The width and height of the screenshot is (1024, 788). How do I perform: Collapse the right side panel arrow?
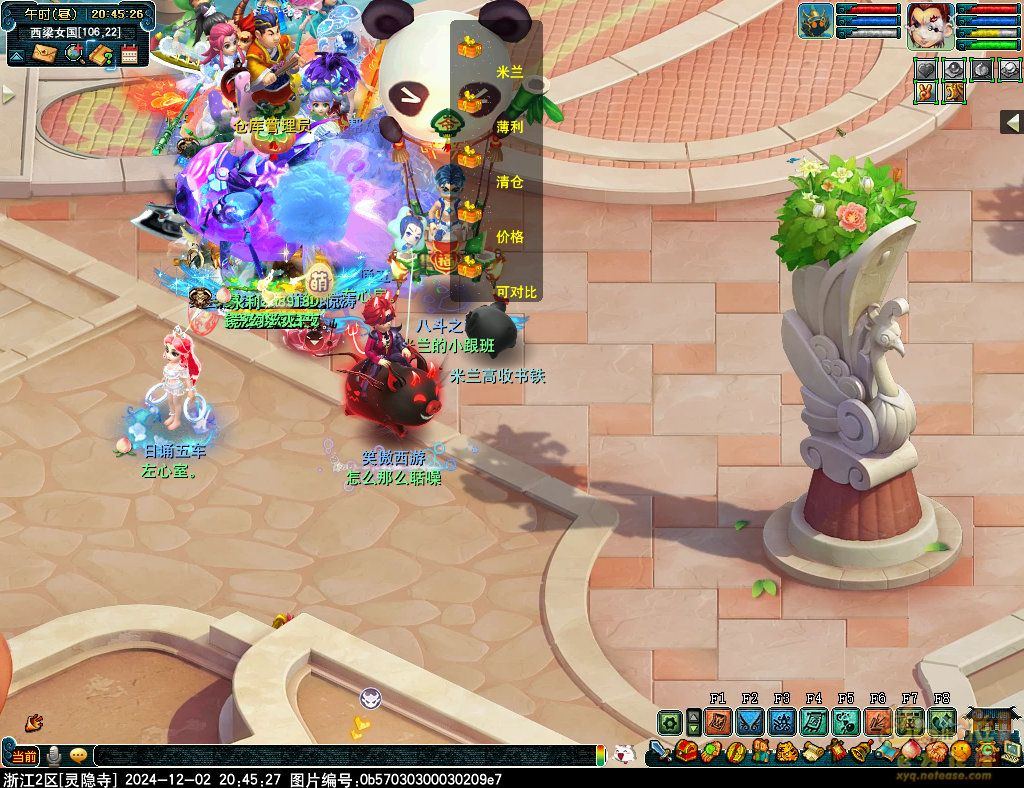pyautogui.click(x=1011, y=122)
